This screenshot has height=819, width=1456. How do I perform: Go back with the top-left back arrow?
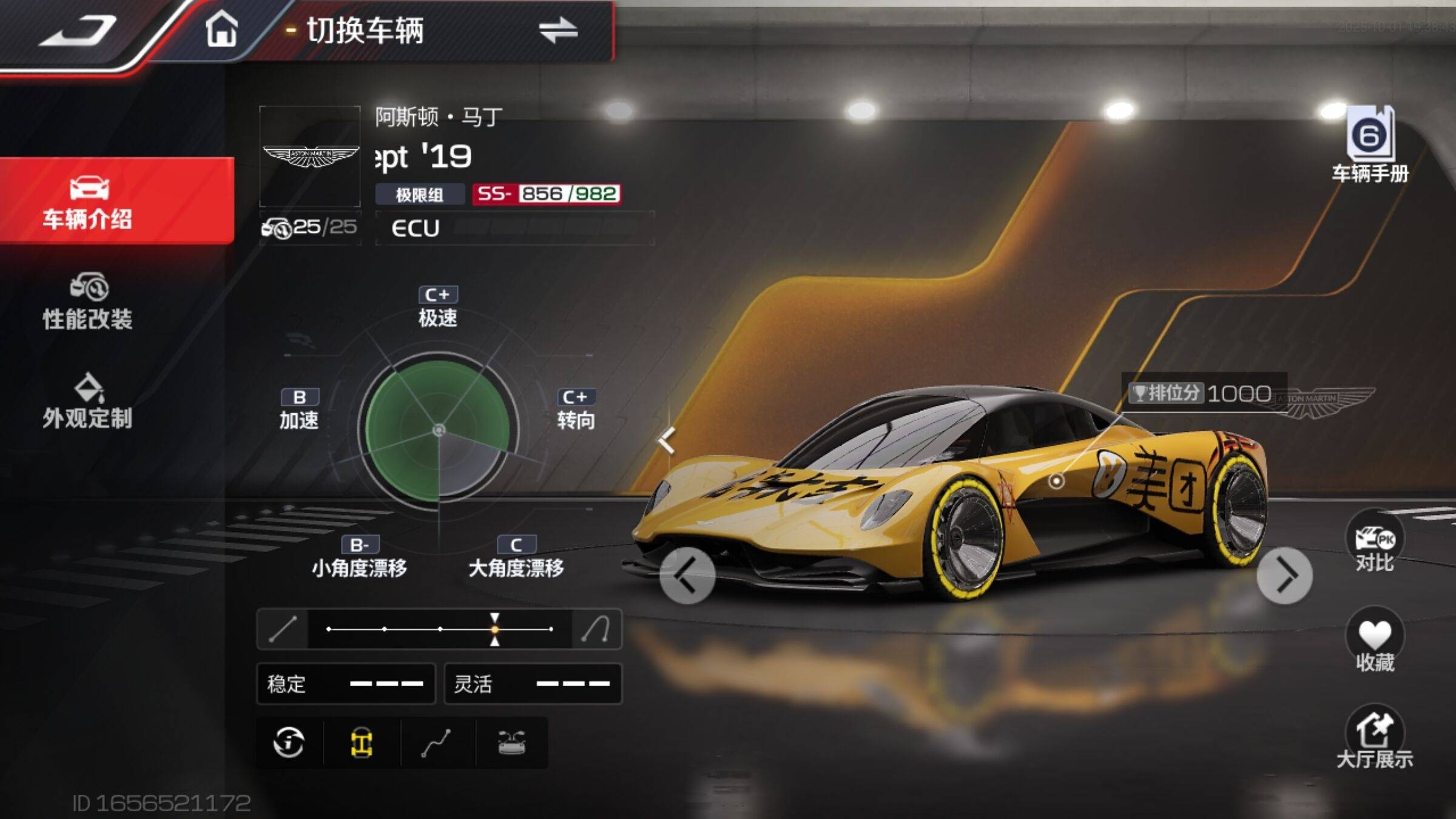coord(79,32)
